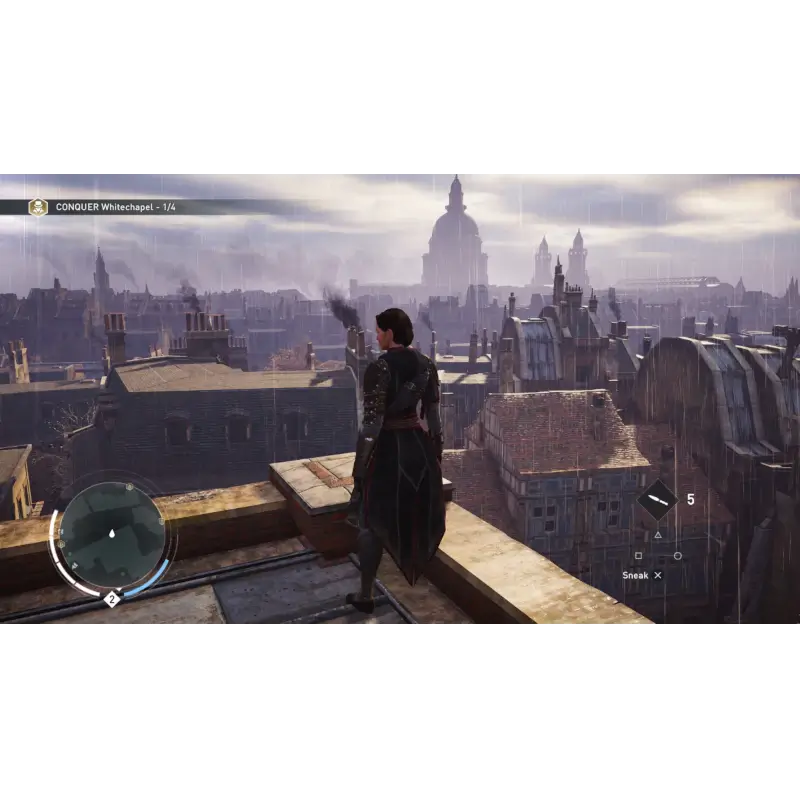800x800 pixels.
Task: Open the circular minimap
Action: (112, 535)
